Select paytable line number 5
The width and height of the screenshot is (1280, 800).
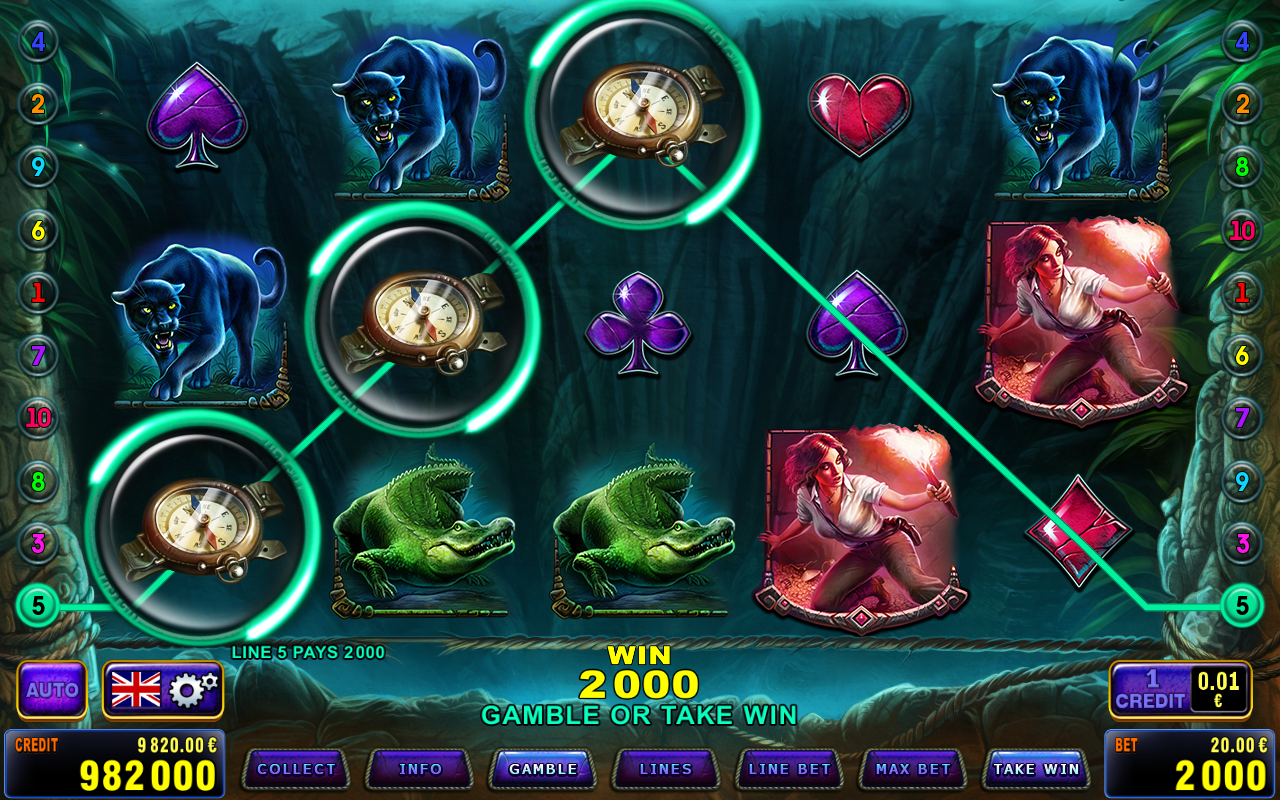(x=38, y=605)
